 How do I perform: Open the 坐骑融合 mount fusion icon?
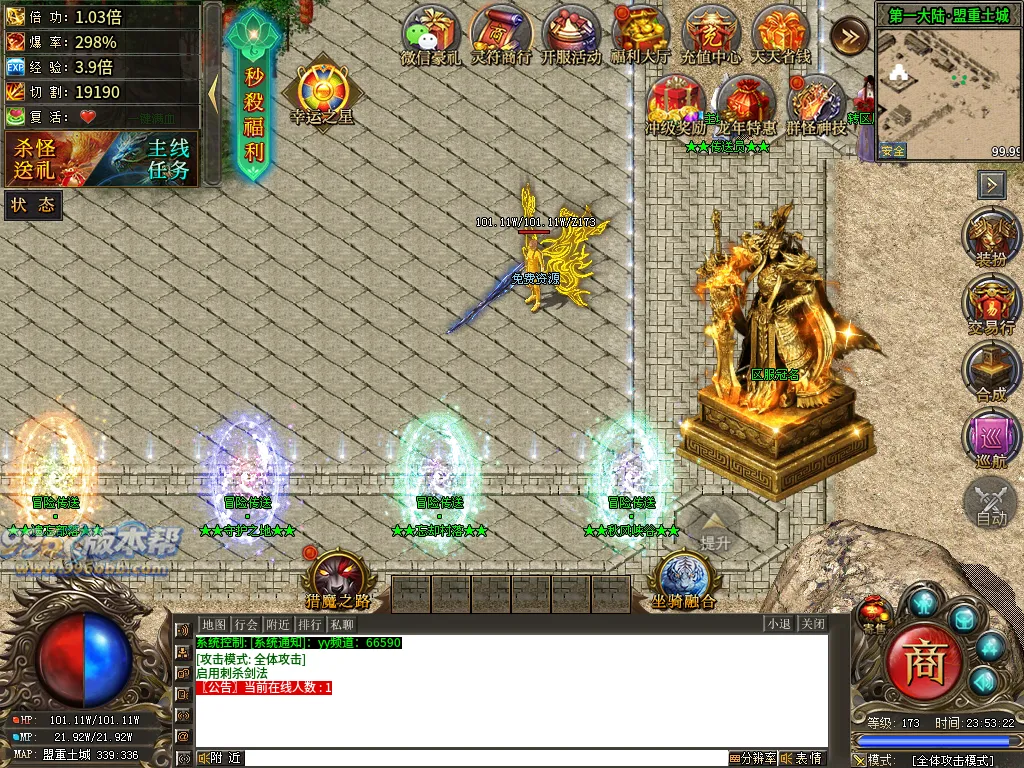tap(685, 580)
